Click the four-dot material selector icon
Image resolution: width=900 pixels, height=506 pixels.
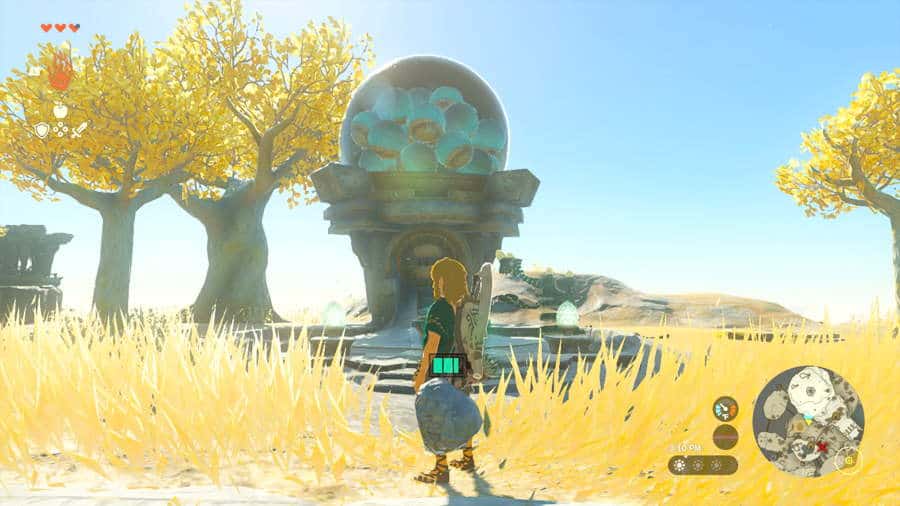coord(60,130)
